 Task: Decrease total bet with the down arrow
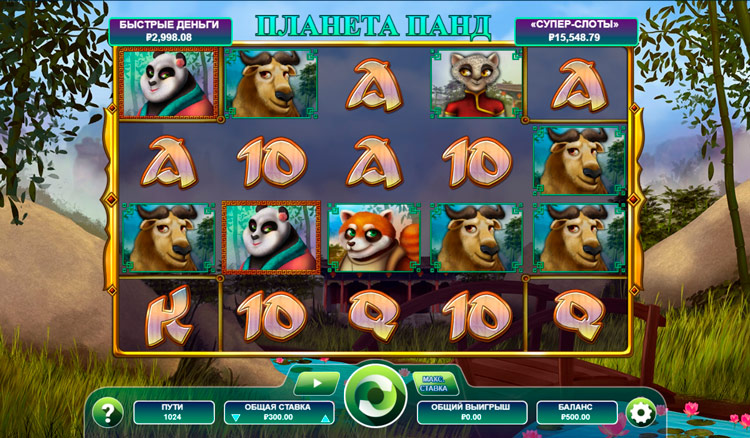pyautogui.click(x=235, y=418)
